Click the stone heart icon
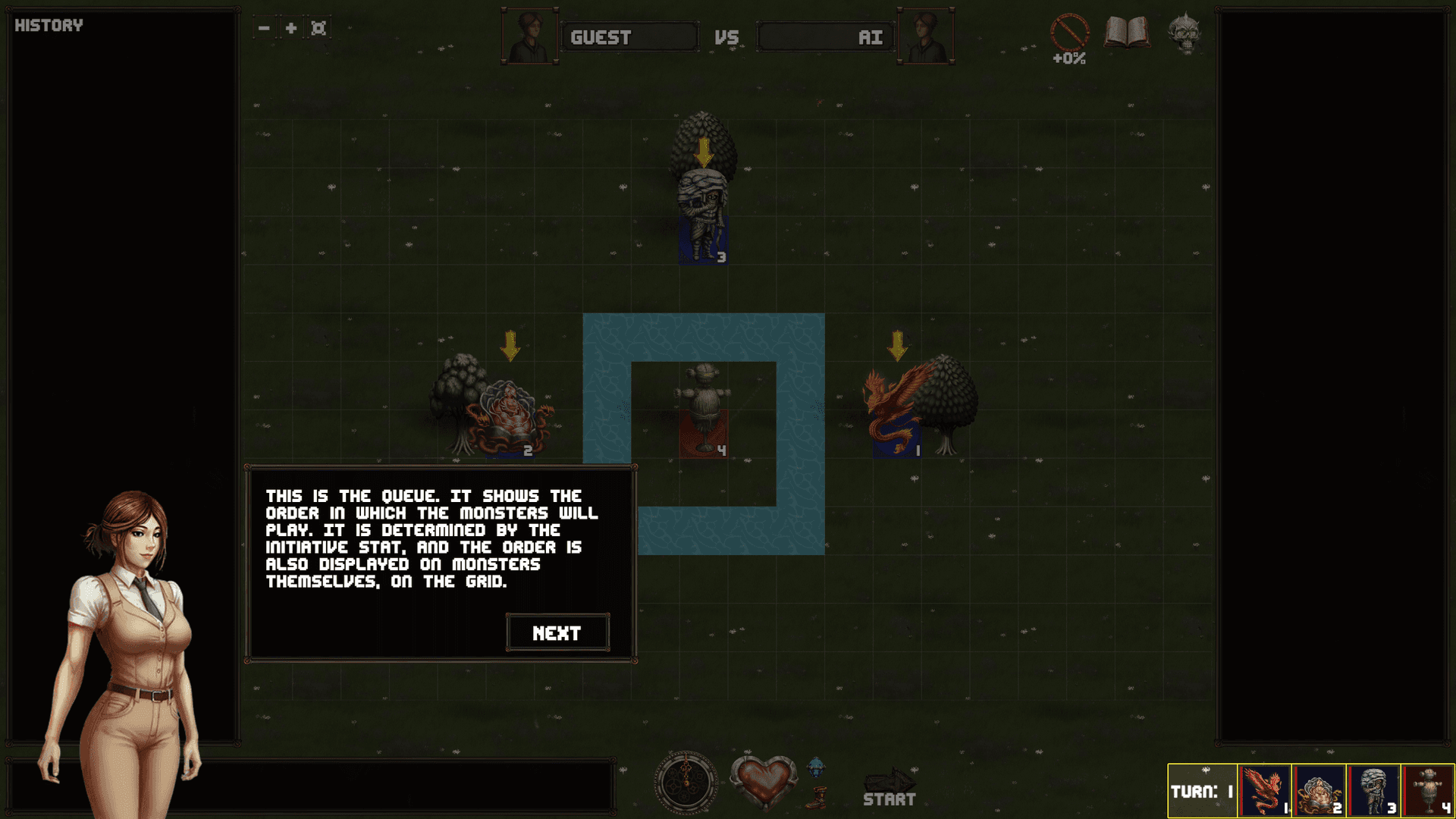The width and height of the screenshot is (1456, 819). click(x=764, y=781)
